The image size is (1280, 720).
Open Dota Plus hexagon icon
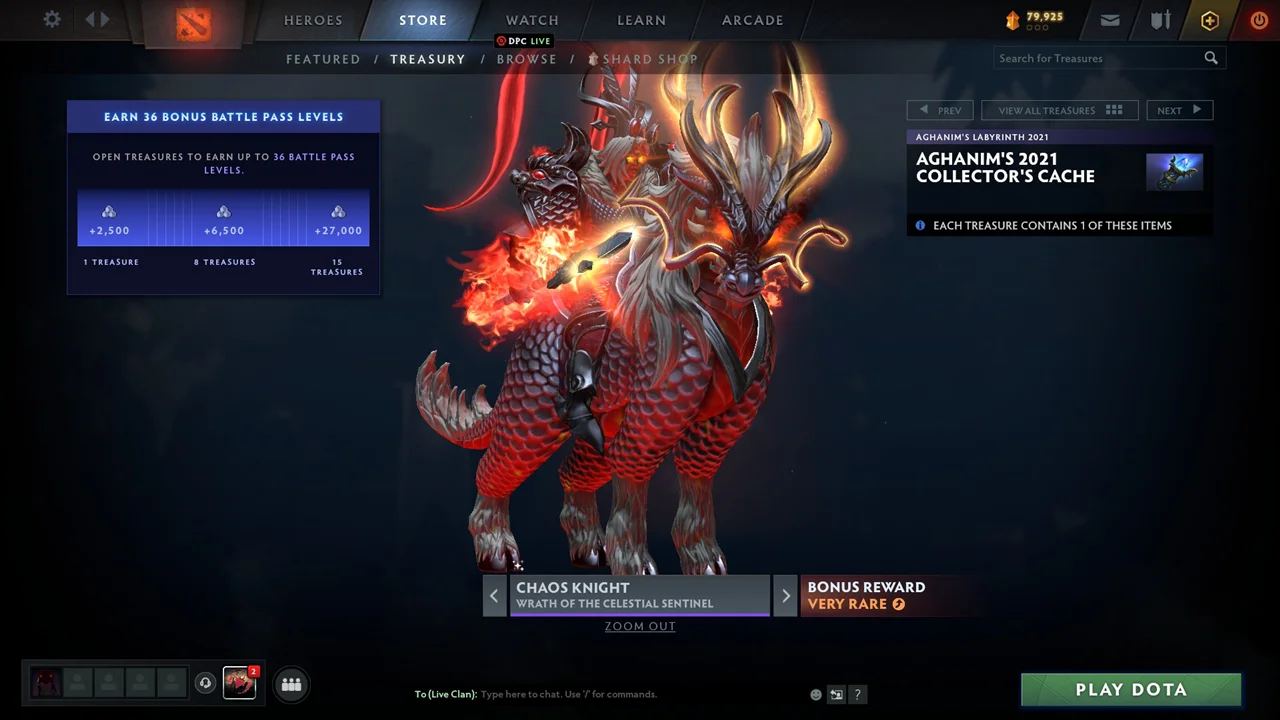point(1209,20)
